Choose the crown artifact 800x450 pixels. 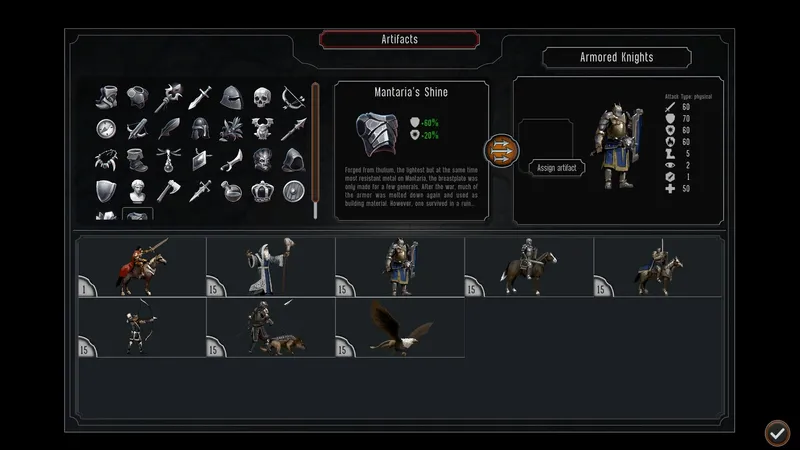coord(262,190)
